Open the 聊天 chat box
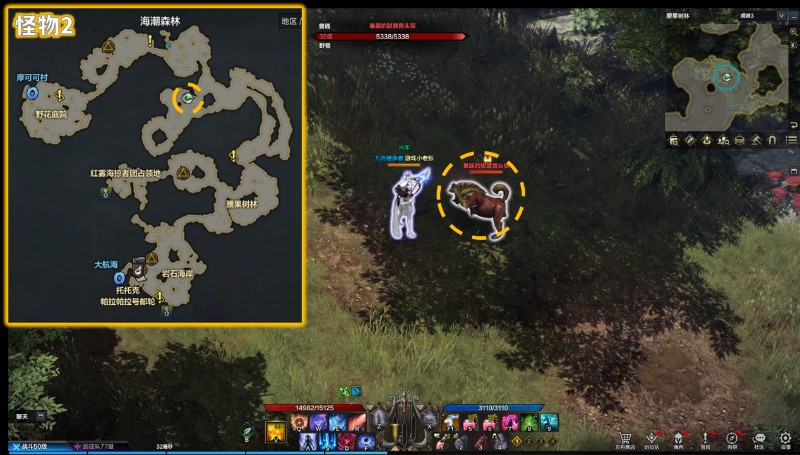Image resolution: width=800 pixels, height=455 pixels. point(24,414)
